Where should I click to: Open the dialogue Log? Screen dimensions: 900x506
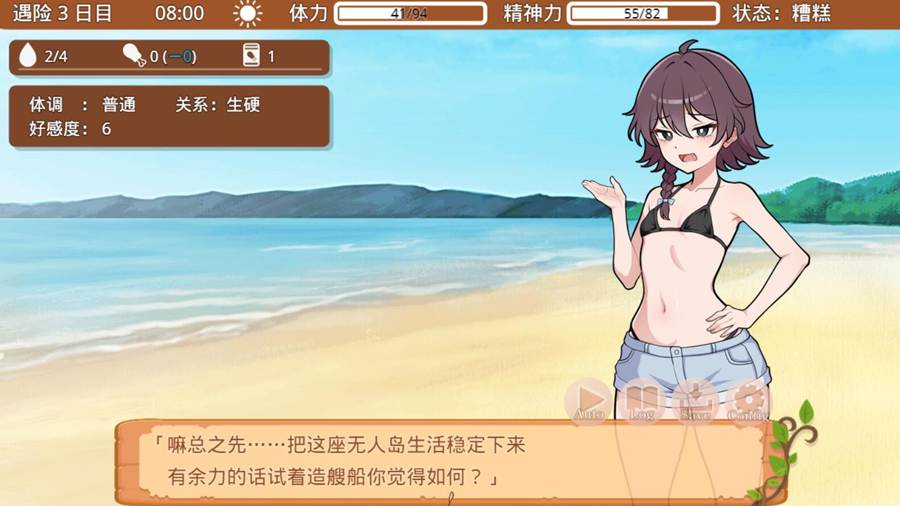641,400
